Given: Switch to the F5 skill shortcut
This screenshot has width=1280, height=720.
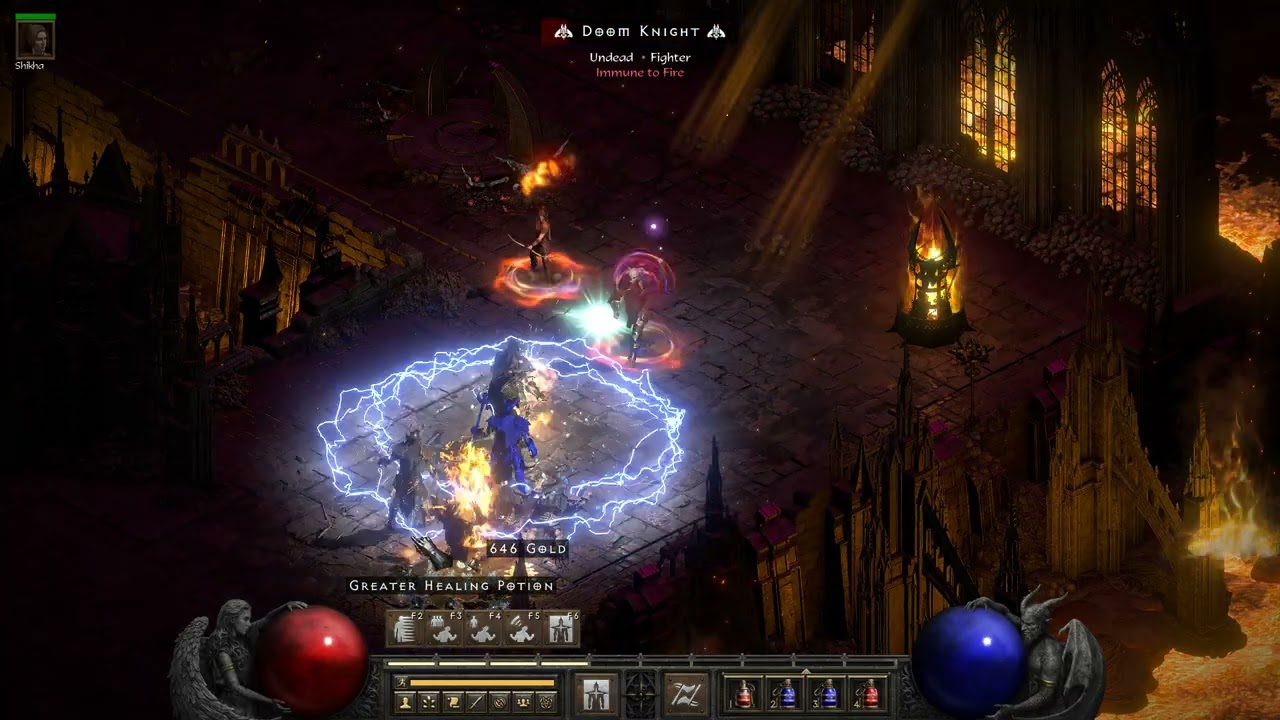Looking at the screenshot, I should click(521, 629).
